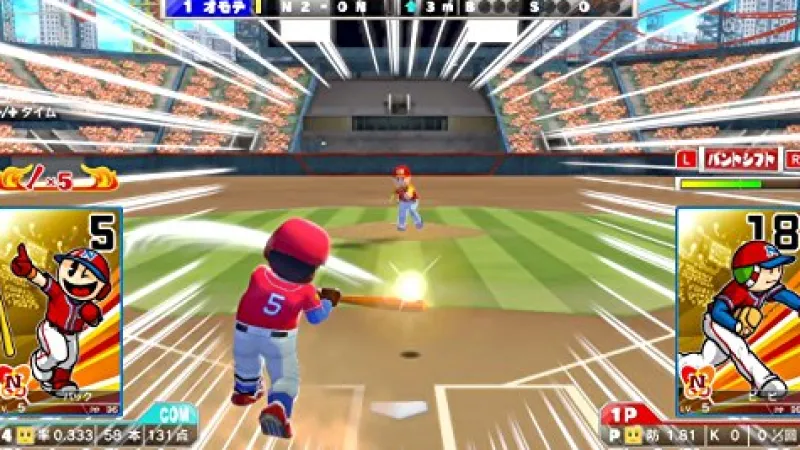The height and width of the screenshot is (450, 800).
Task: Open batter number 5 player card
Action: pos(60,310)
